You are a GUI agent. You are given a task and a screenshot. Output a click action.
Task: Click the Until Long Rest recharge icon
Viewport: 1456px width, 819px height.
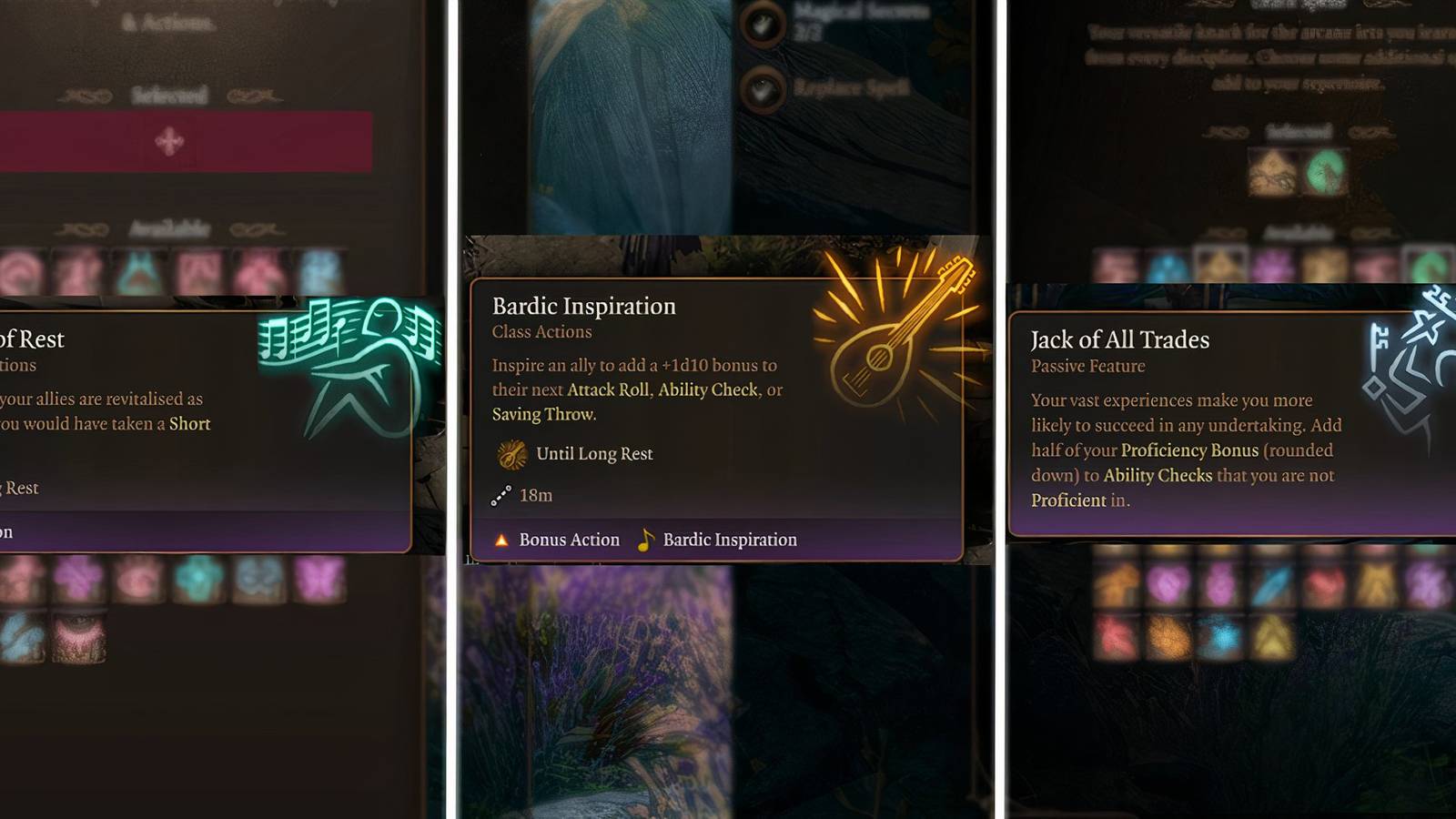pos(511,453)
